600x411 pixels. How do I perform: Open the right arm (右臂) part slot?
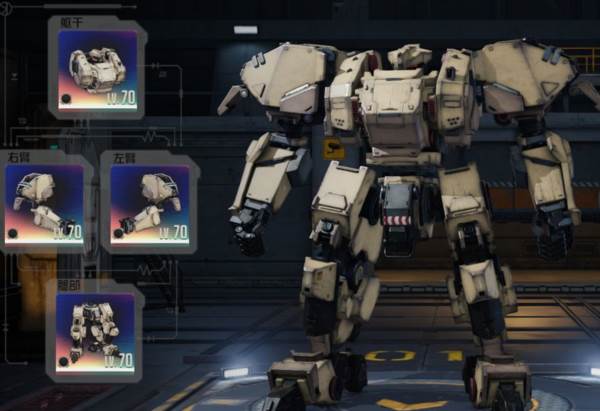click(x=44, y=203)
